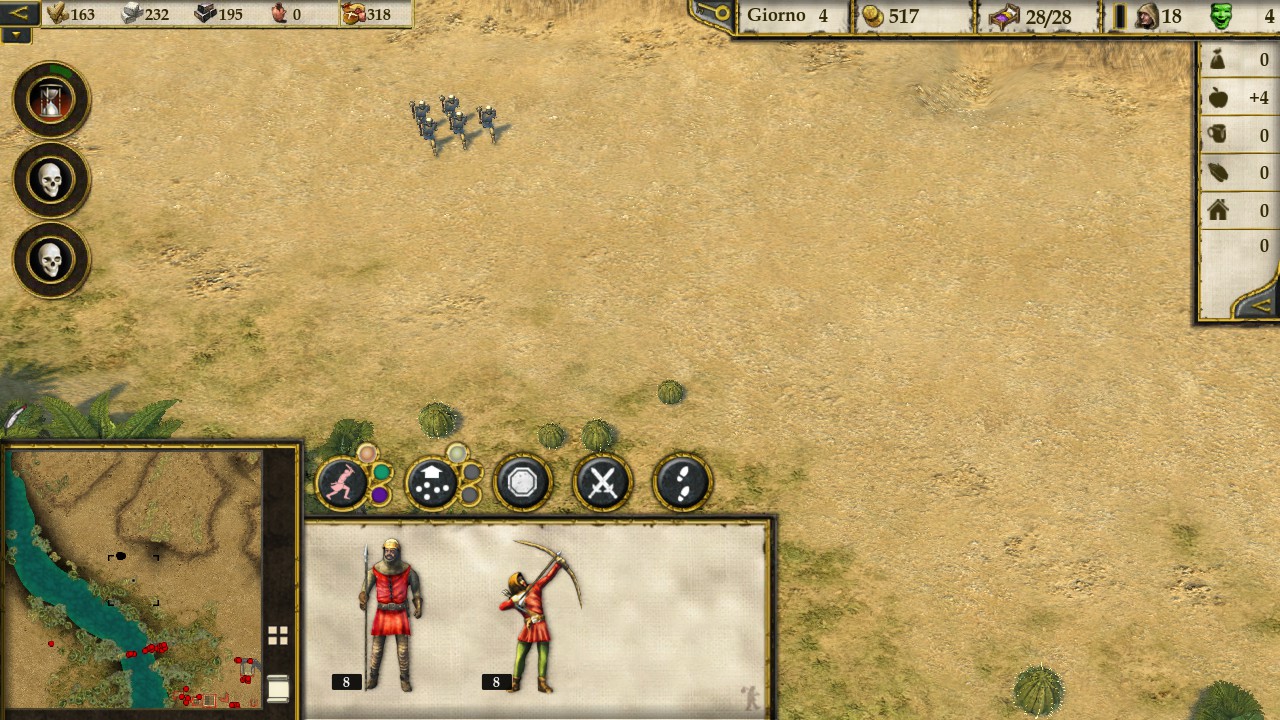The height and width of the screenshot is (720, 1280).
Task: Click the green mask popularity icon
Action: coord(1221,16)
